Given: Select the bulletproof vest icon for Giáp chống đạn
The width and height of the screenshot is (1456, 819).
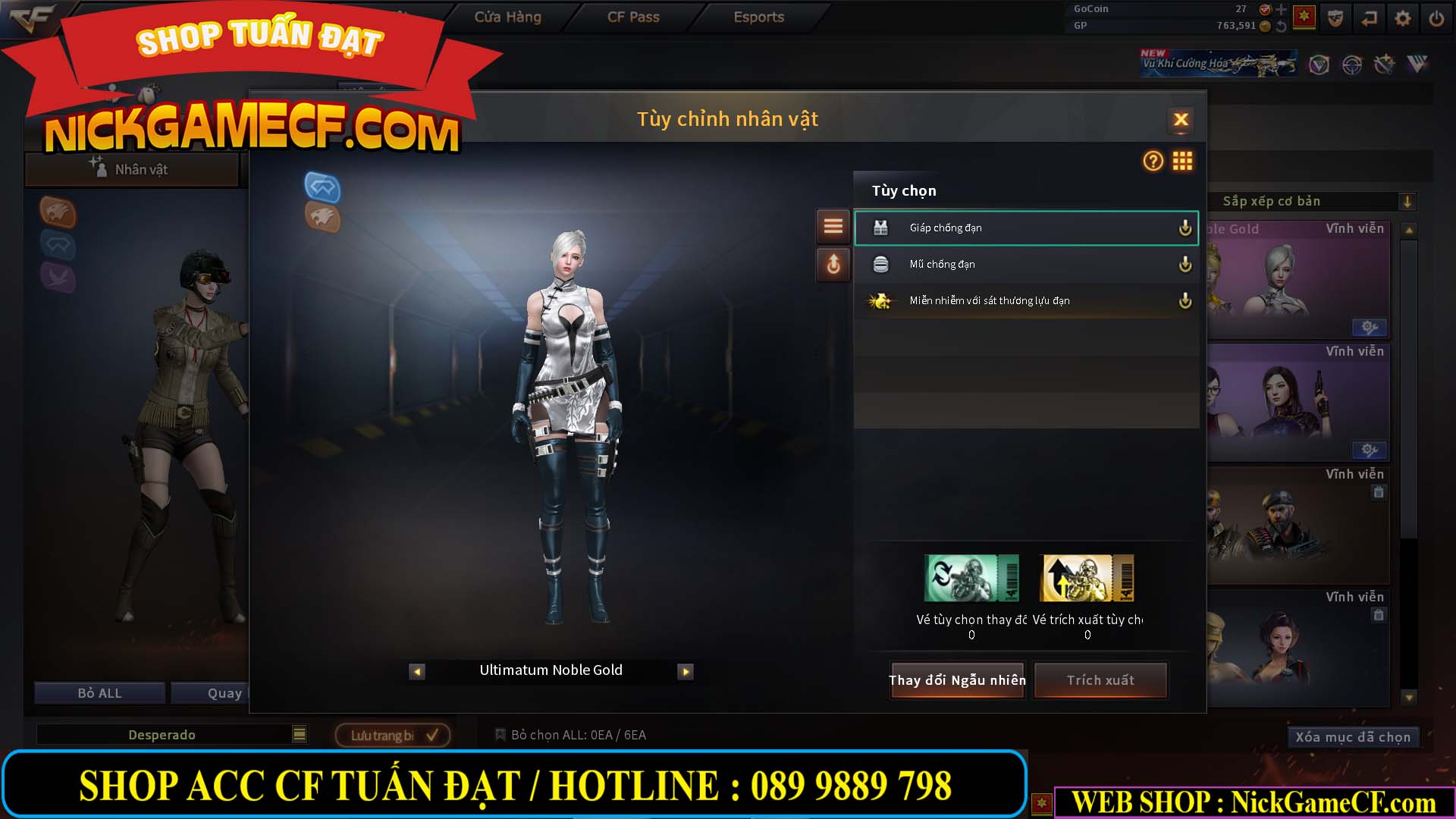Looking at the screenshot, I should point(882,227).
